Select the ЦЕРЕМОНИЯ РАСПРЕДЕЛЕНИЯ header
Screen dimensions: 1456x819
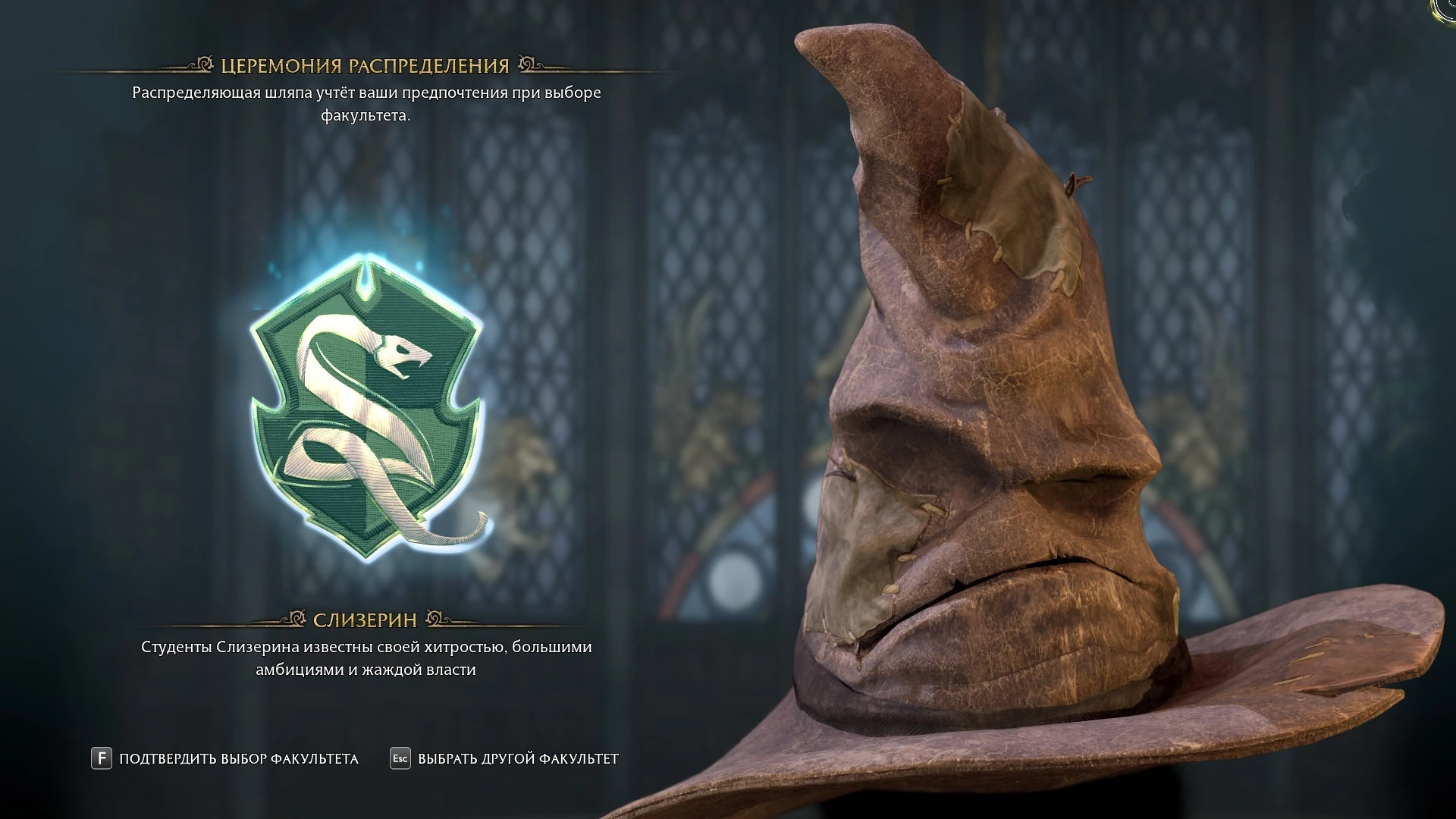(364, 64)
